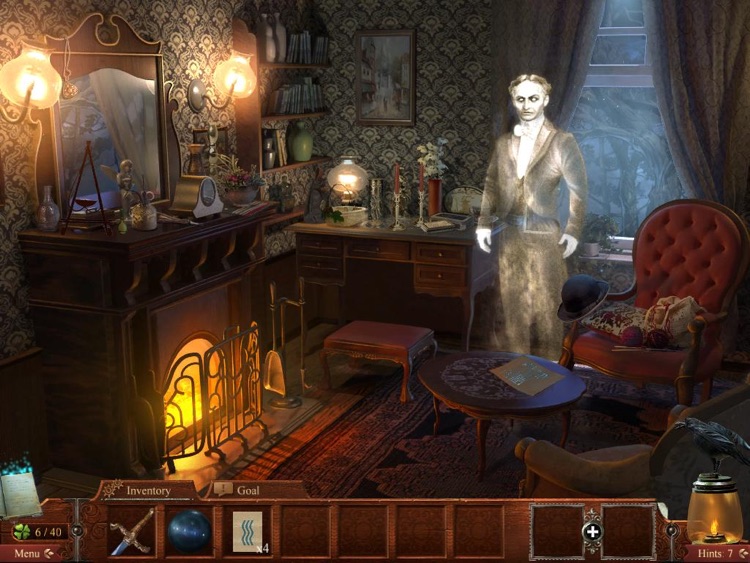This screenshot has width=750, height=563.
Task: Click the four-leaf clover counter icon
Action: [x=20, y=531]
